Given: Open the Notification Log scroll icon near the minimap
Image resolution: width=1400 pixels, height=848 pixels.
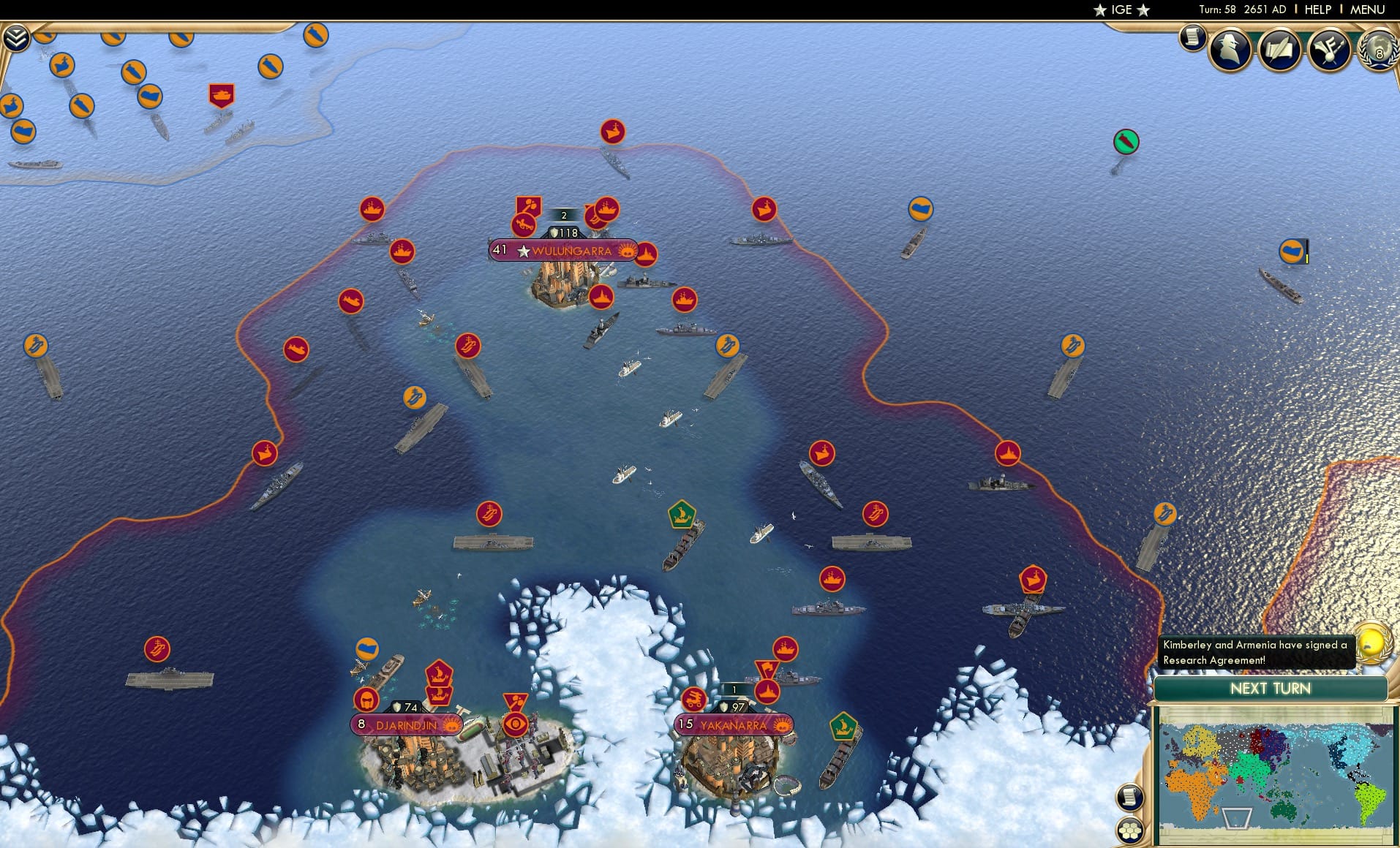Looking at the screenshot, I should coord(1129,796).
